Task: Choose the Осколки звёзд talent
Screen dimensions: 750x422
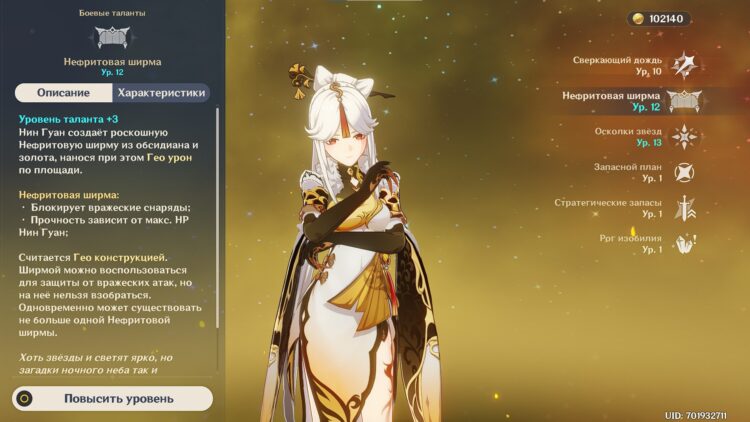Action: tap(683, 137)
